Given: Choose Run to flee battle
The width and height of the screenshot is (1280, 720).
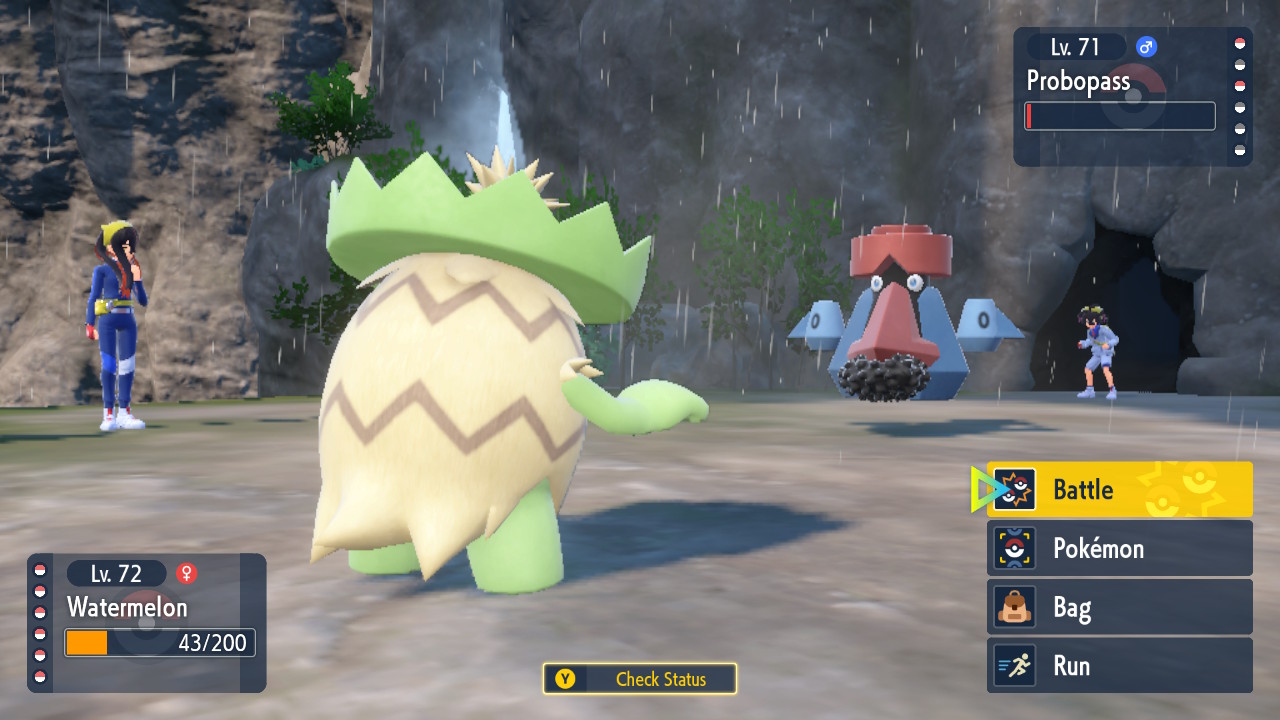Looking at the screenshot, I should [x=1119, y=666].
